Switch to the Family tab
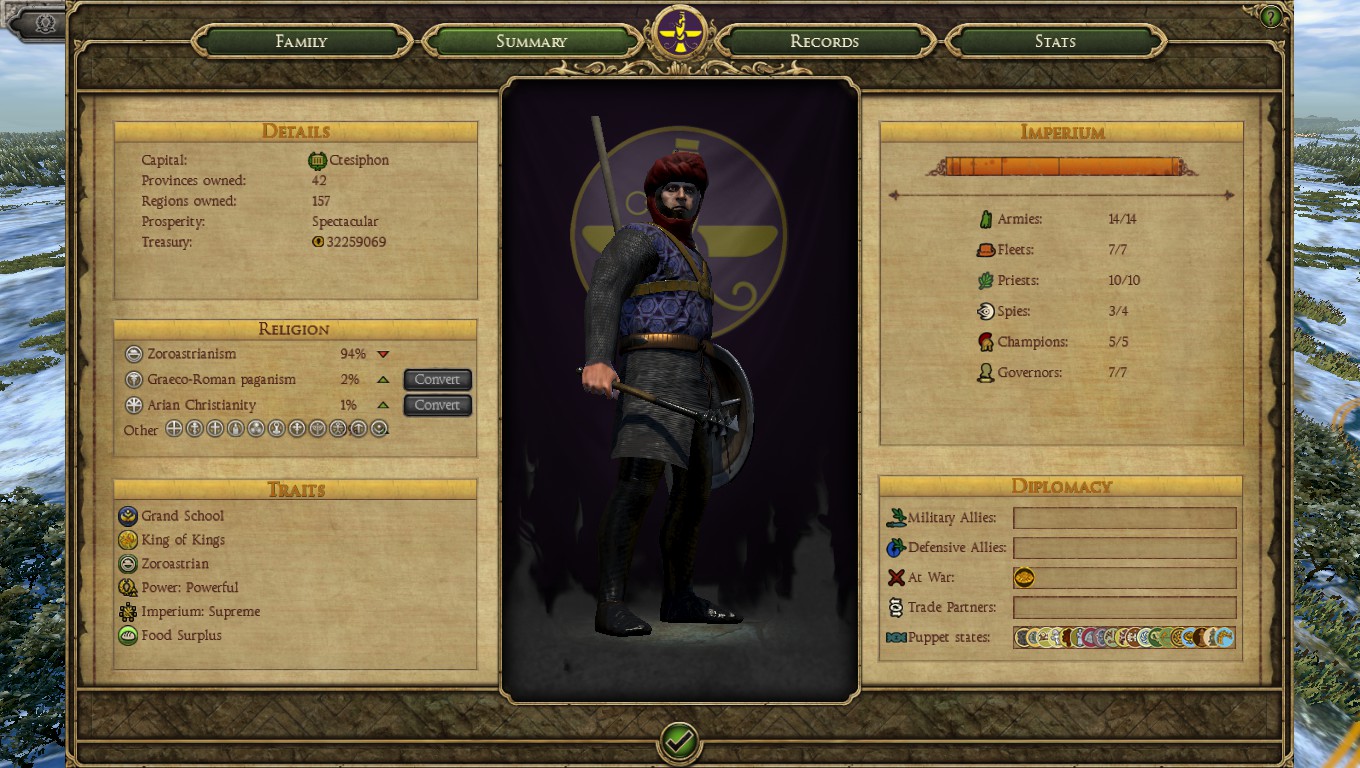1360x768 pixels. 301,42
